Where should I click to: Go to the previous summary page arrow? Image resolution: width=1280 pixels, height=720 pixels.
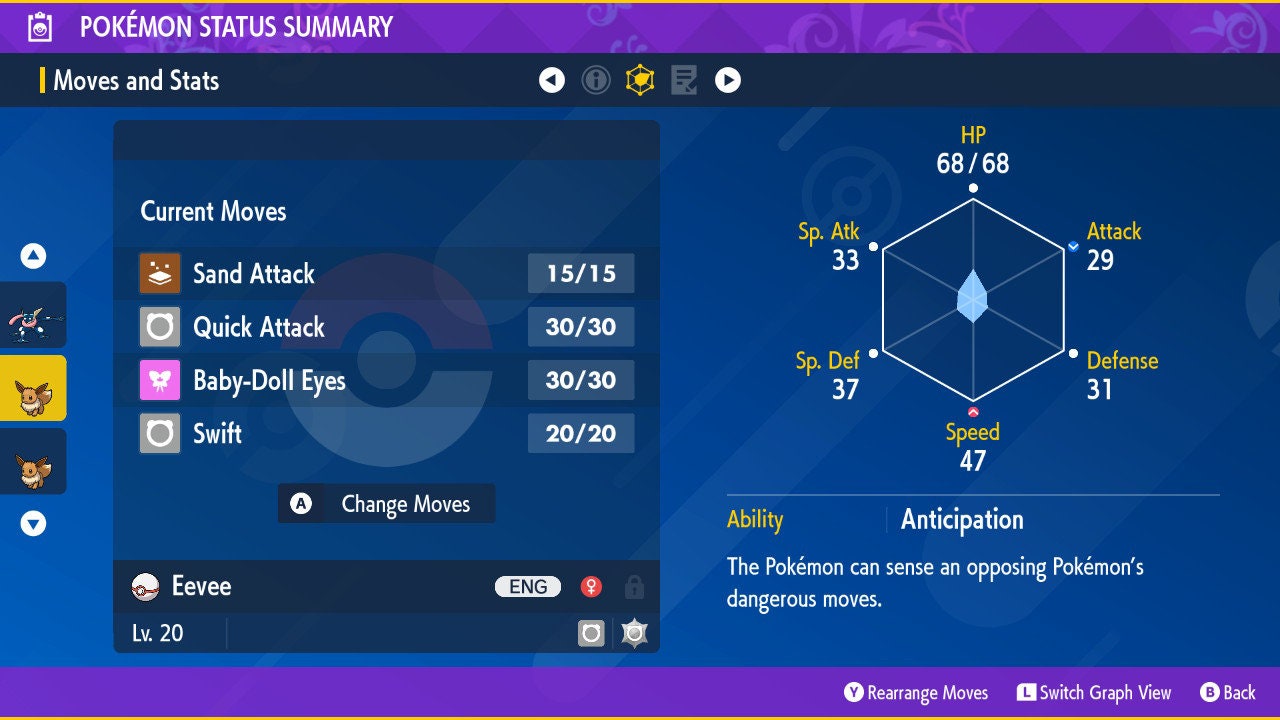(x=552, y=80)
